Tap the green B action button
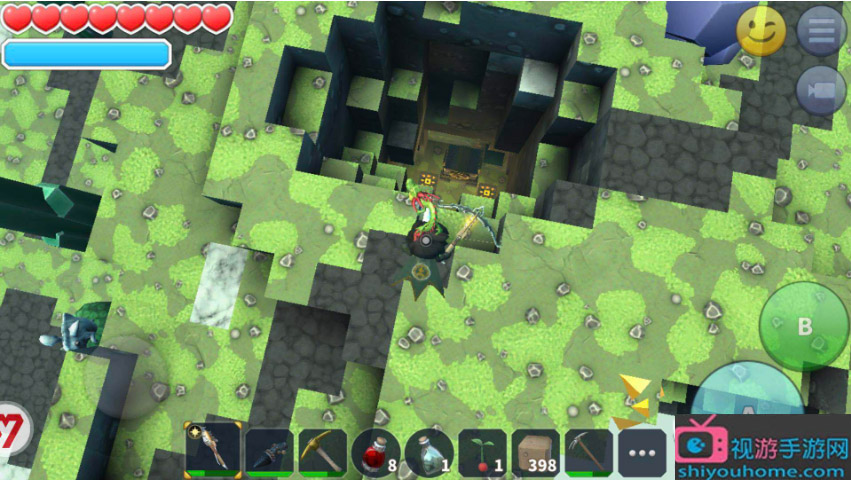 click(803, 327)
